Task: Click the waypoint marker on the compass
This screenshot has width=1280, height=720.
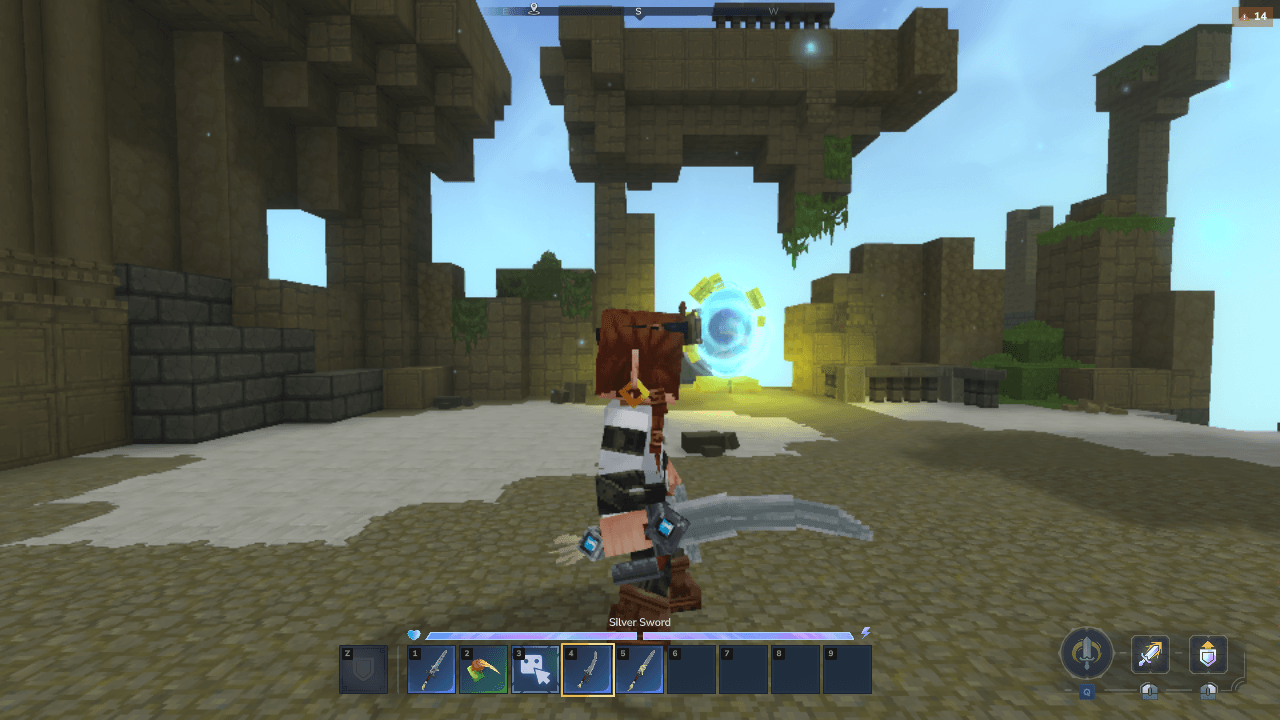Action: [535, 10]
